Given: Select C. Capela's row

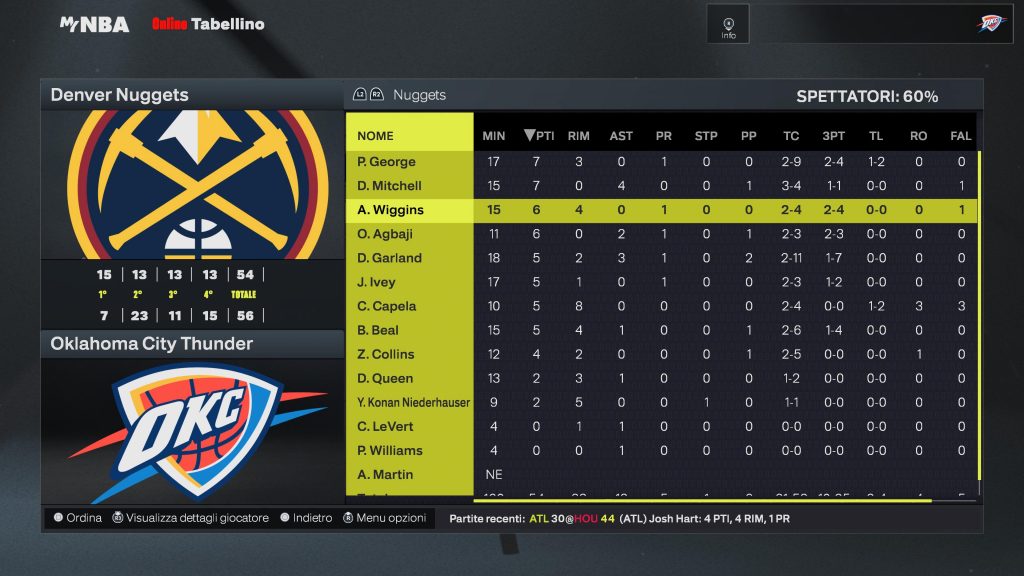Looking at the screenshot, I should coord(386,306).
